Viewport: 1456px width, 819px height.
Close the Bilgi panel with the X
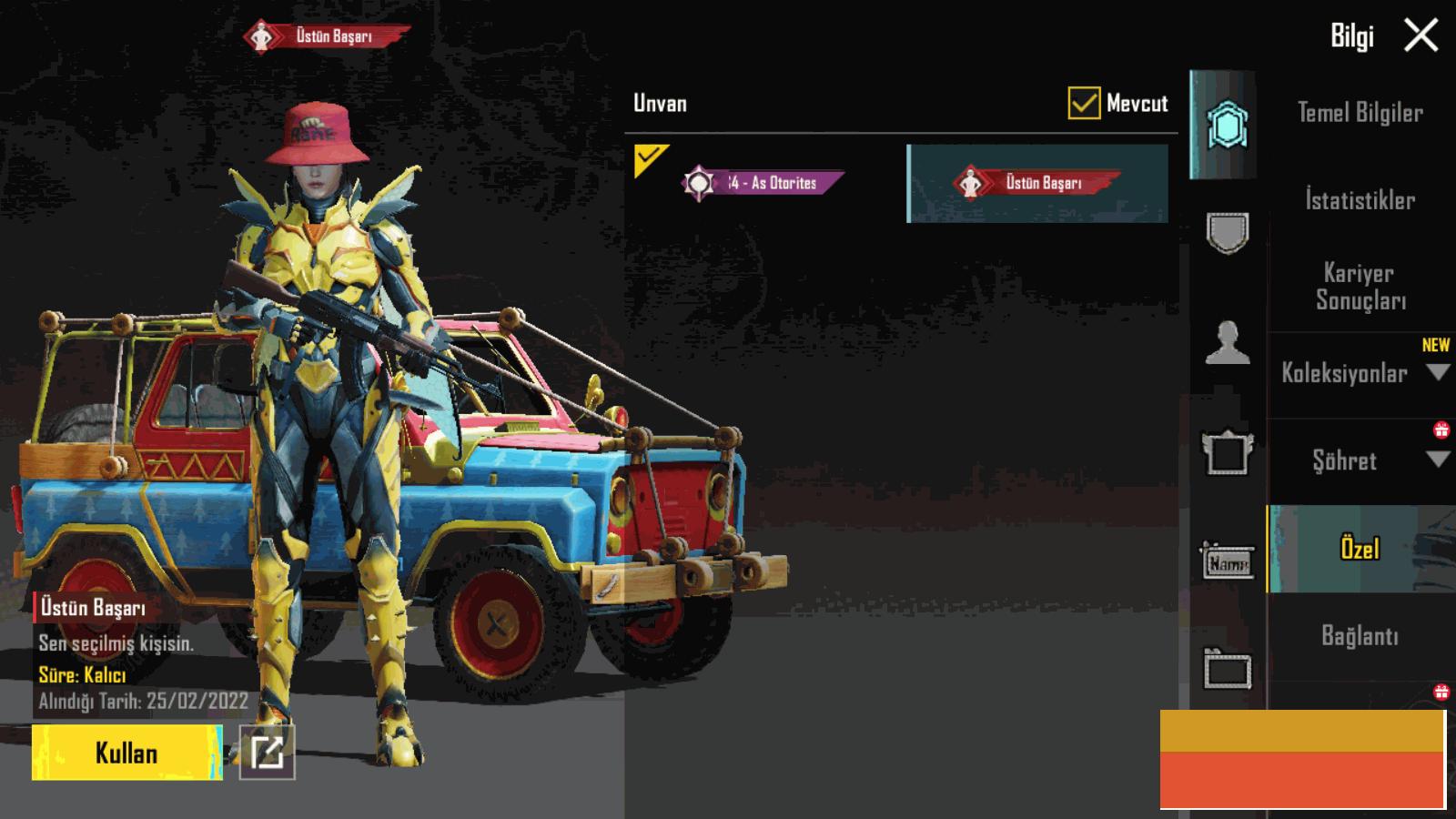point(1421,36)
